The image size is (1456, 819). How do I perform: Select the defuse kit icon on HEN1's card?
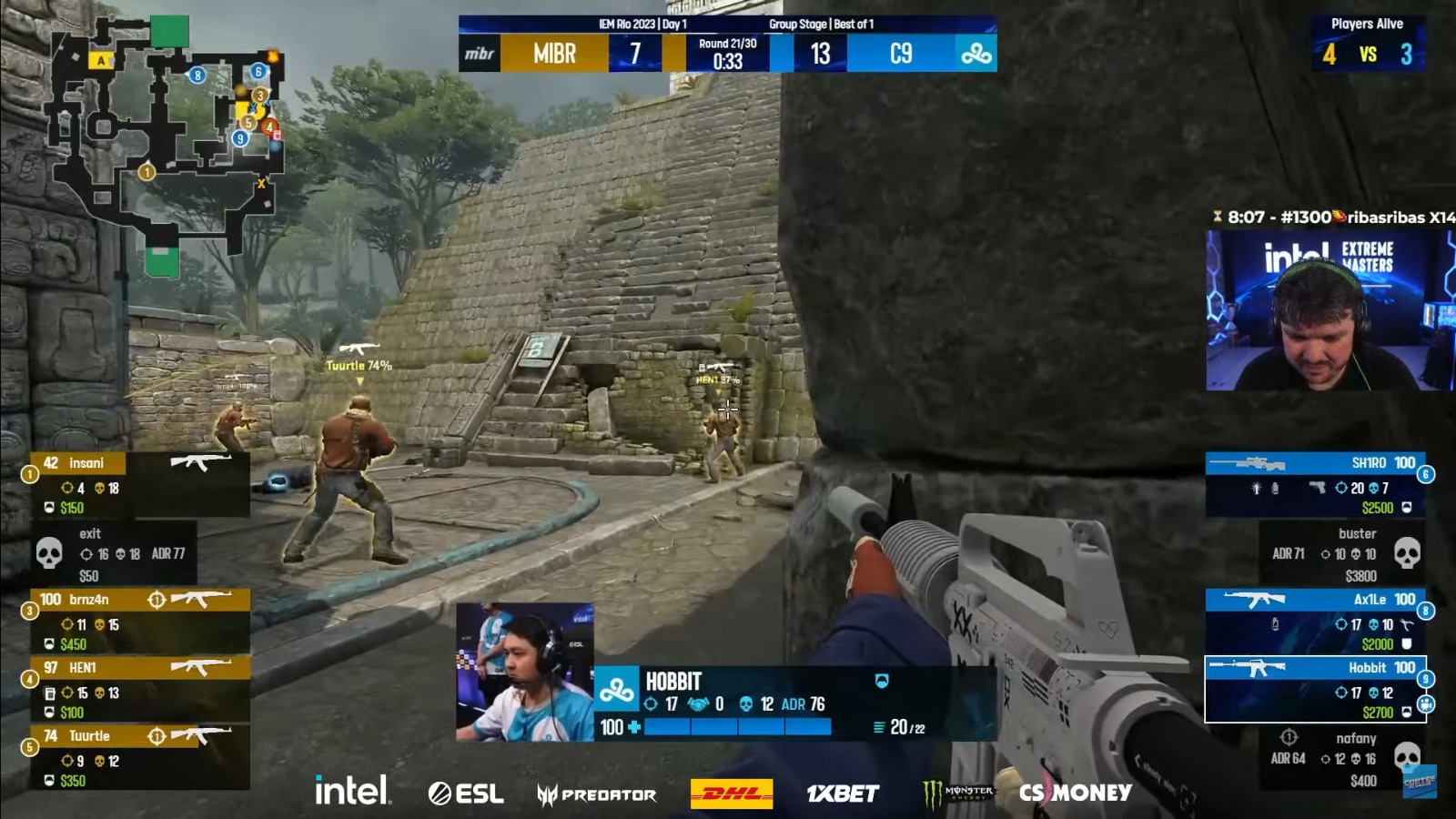[x=50, y=693]
